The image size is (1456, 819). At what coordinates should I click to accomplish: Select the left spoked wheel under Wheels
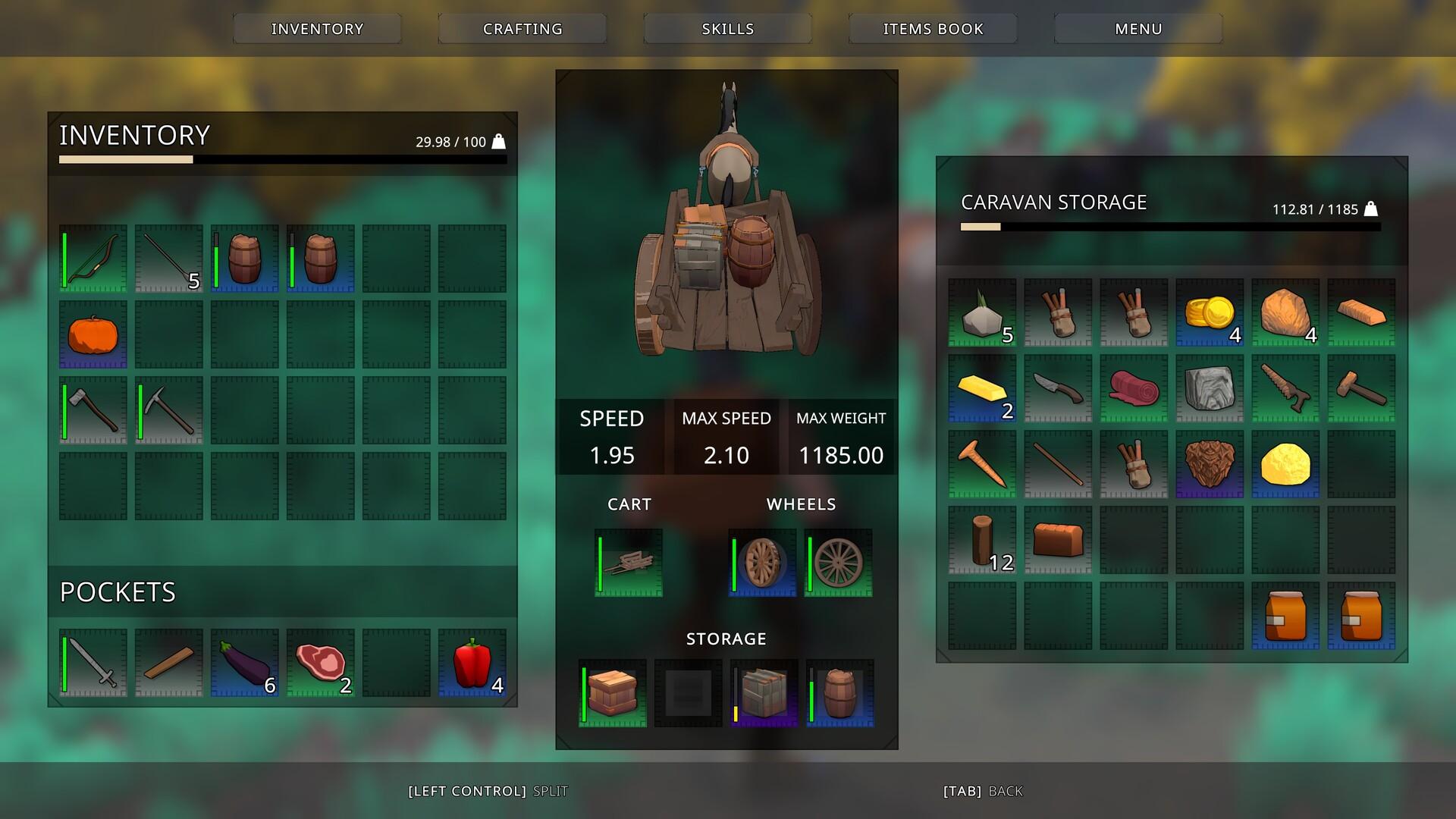(761, 563)
